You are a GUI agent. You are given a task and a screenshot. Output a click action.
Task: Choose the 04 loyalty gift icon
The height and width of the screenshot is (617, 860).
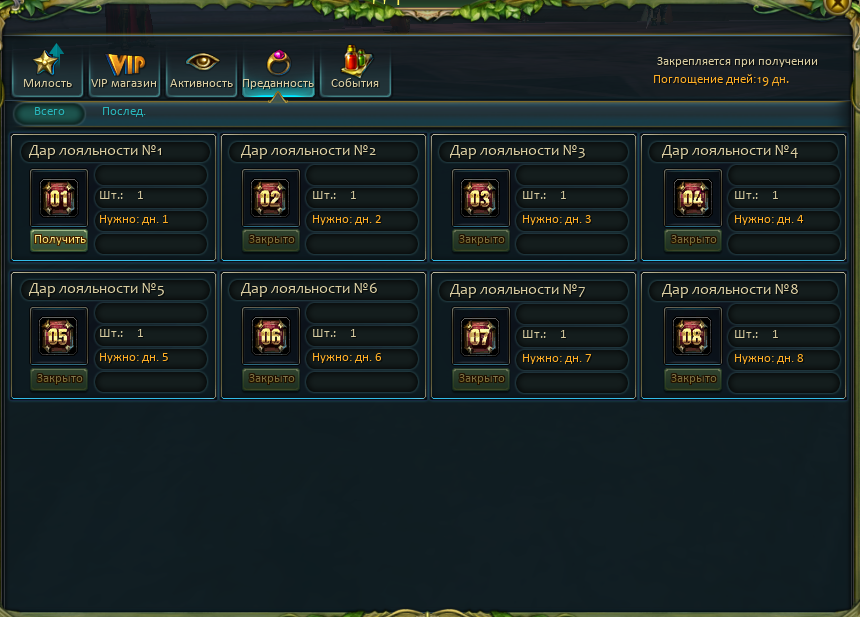click(693, 198)
